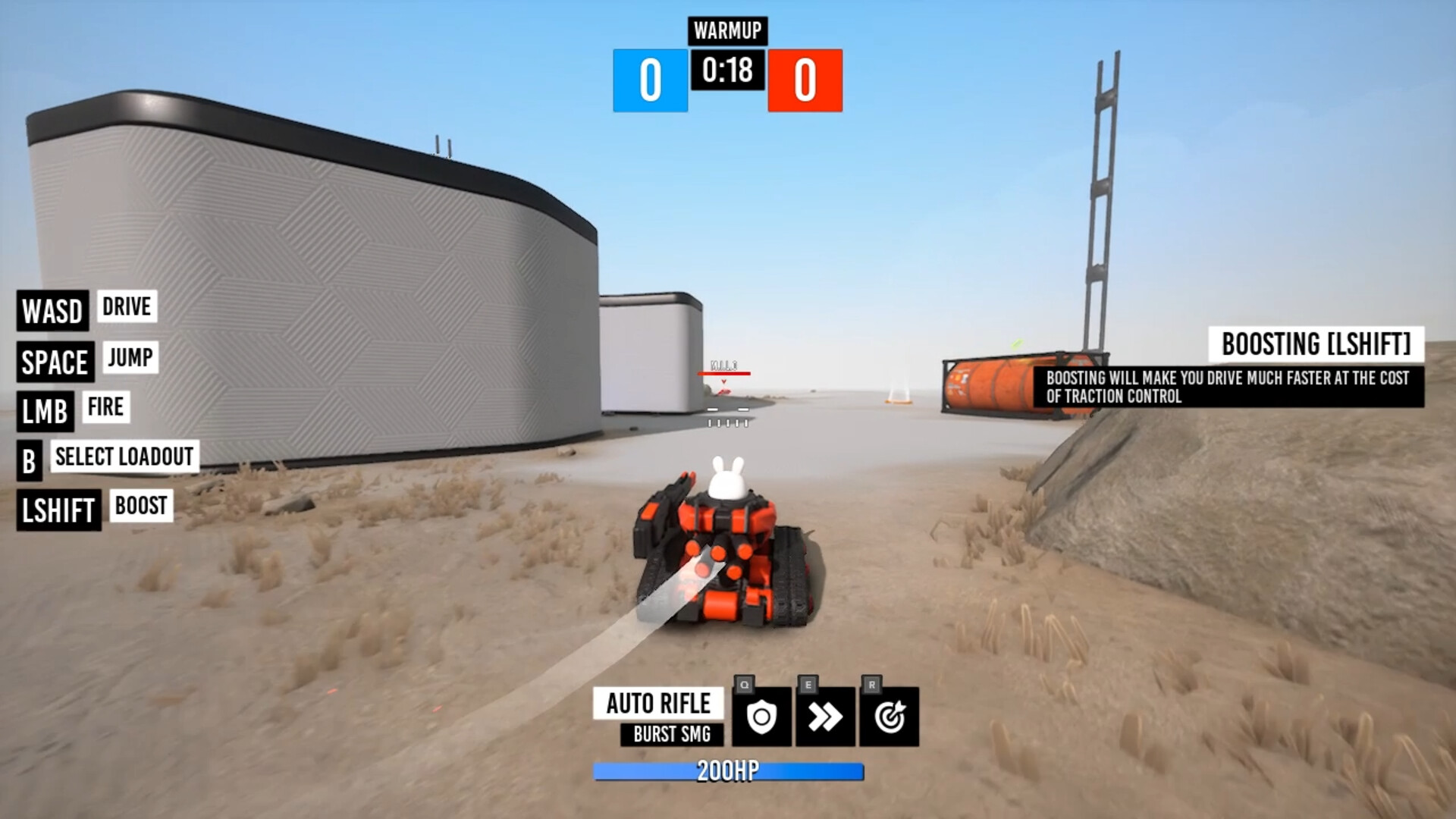
Task: Click the targeting ability icon
Action: click(889, 716)
